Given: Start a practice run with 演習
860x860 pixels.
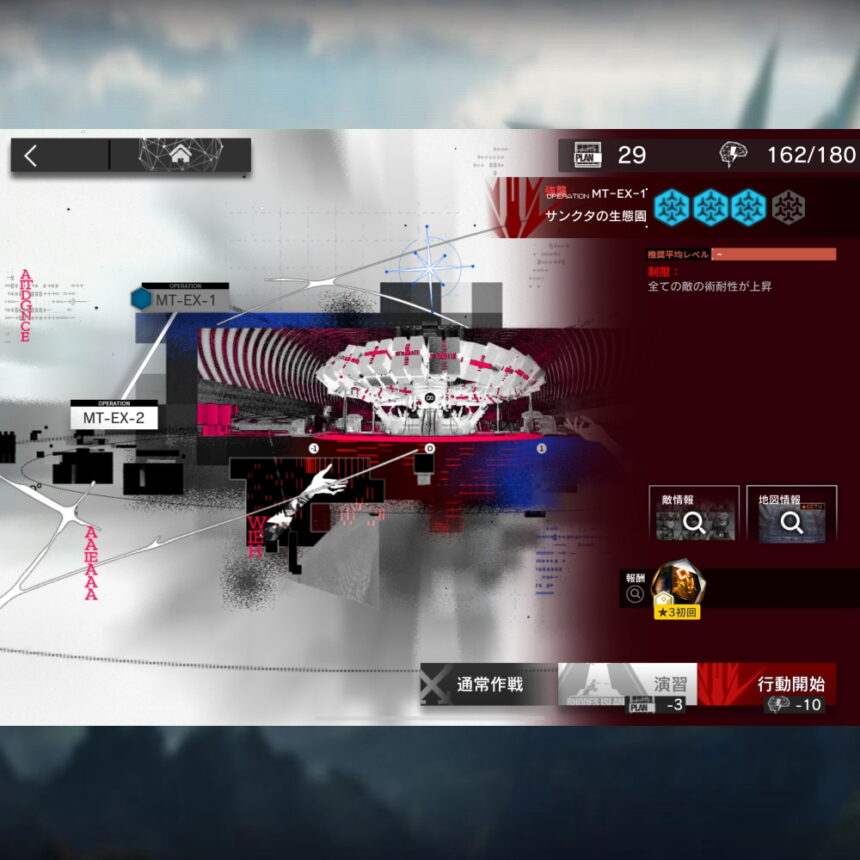Looking at the screenshot, I should coord(628,686).
